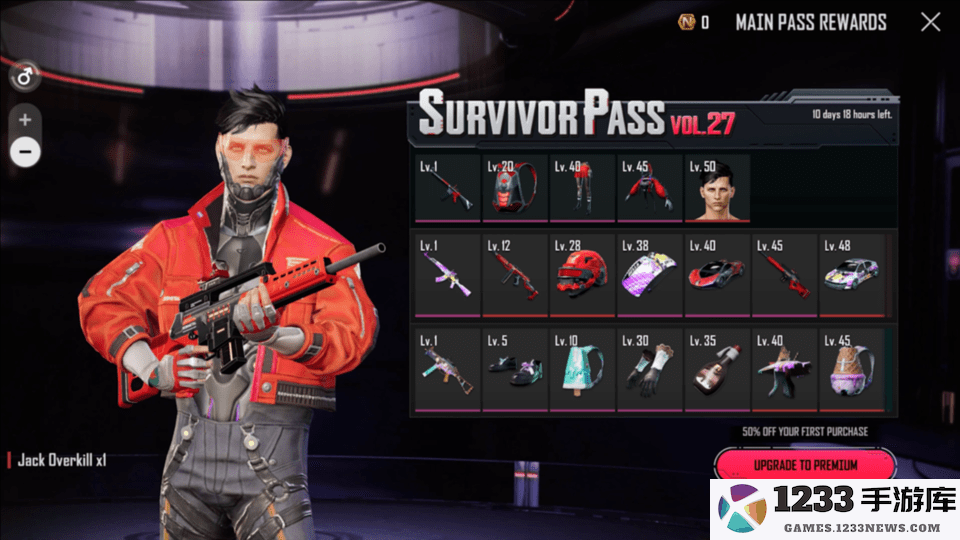Choose the Lv.48 white graffiti car reward

click(x=851, y=275)
